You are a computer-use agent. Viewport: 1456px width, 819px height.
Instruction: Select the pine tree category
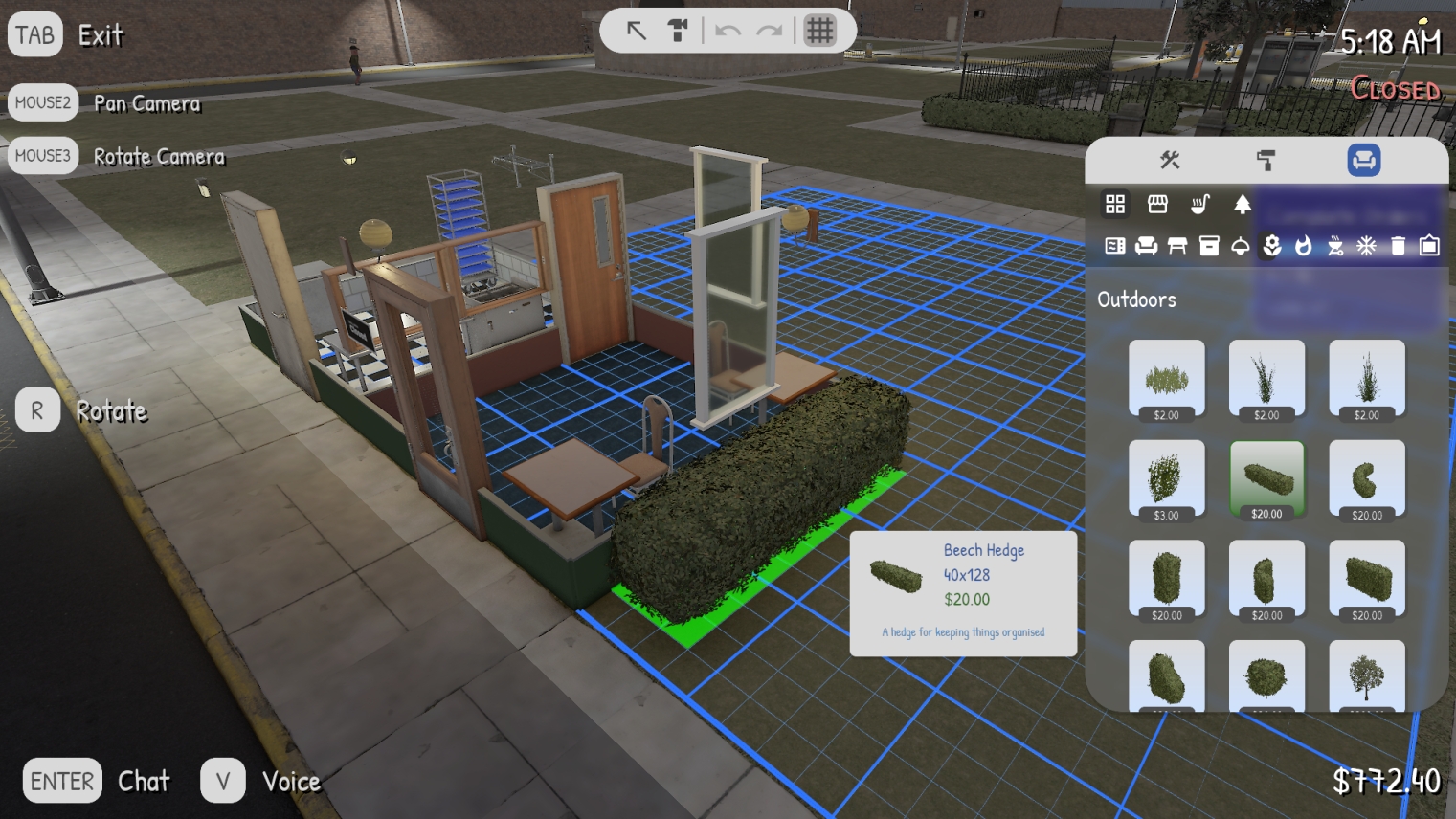coord(1242,204)
